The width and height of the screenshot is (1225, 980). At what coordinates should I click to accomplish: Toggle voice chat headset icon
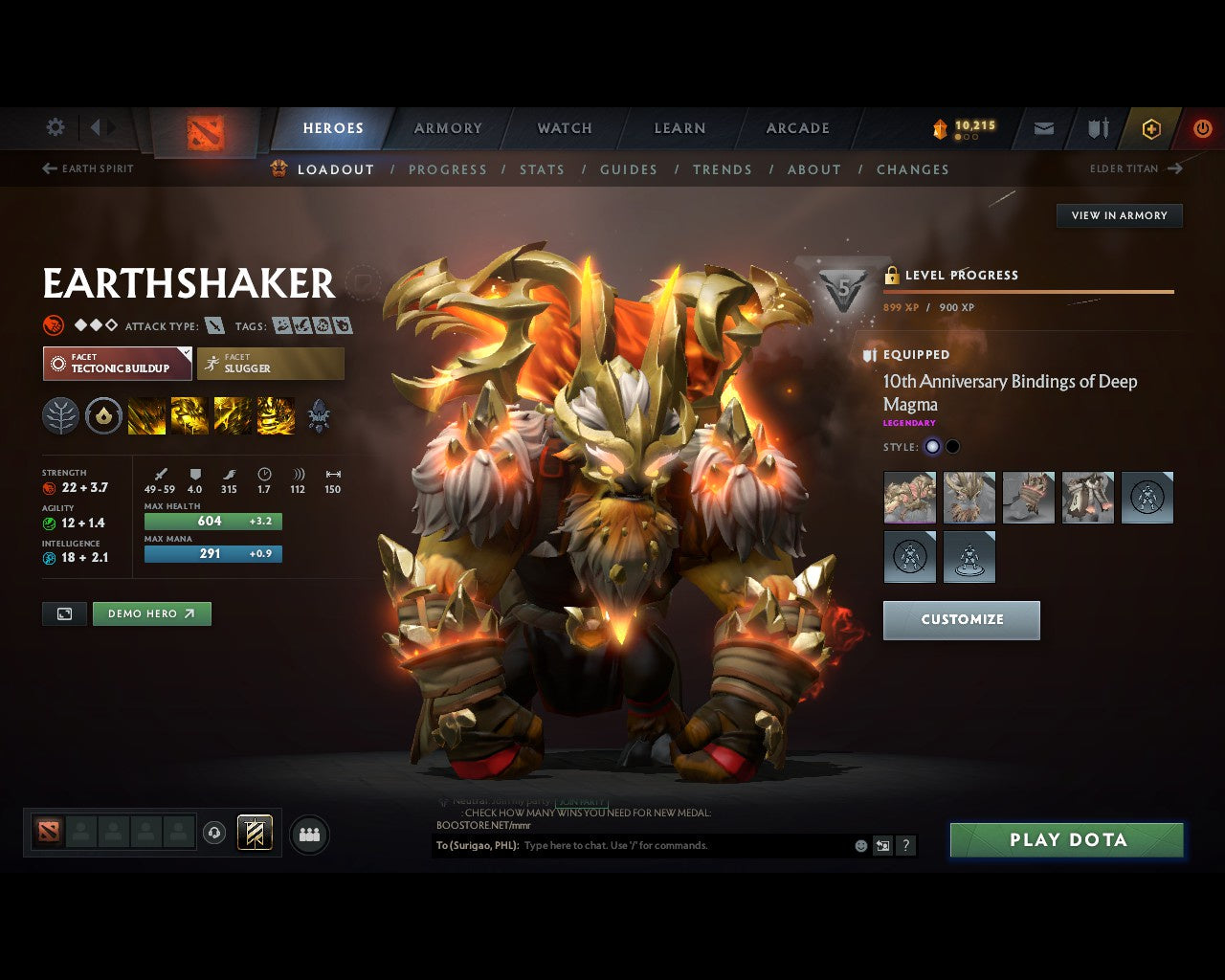(215, 833)
